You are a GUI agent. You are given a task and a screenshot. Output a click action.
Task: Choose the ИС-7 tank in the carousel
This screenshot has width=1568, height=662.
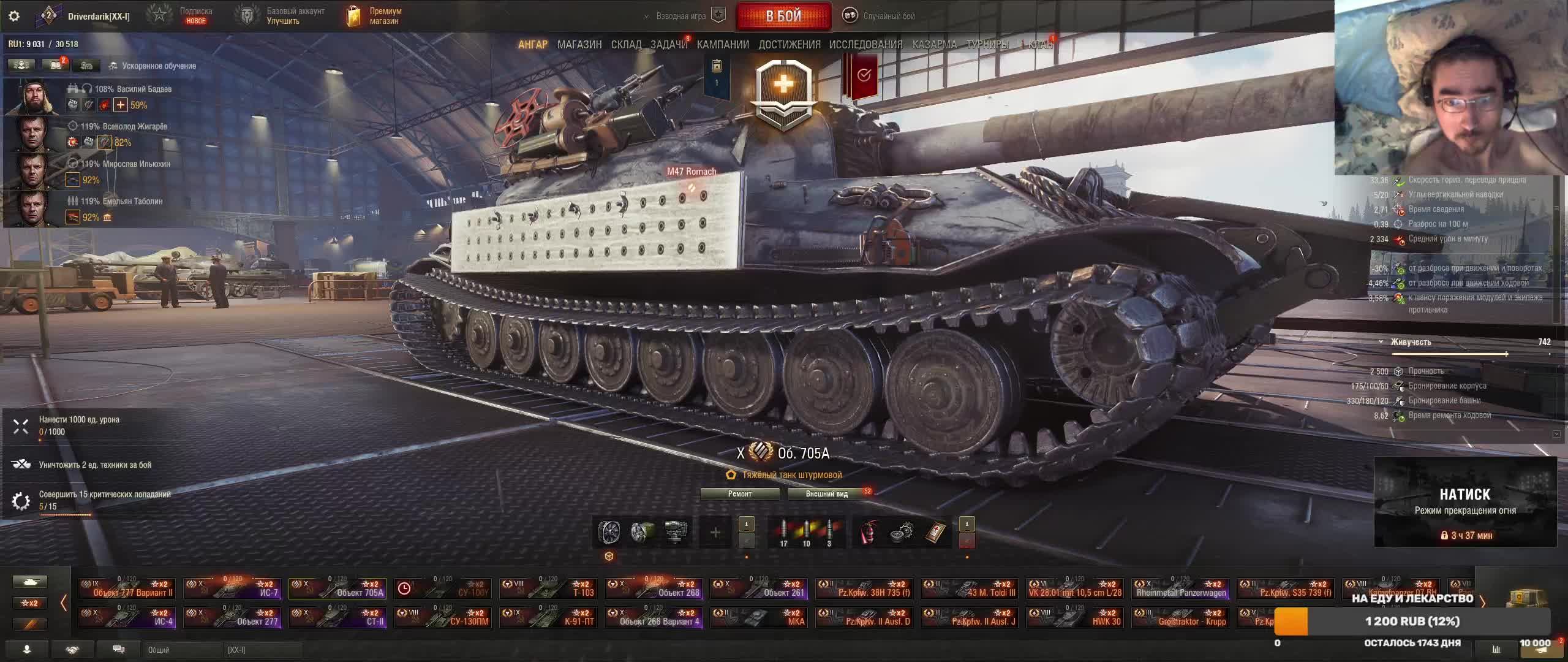pos(233,588)
